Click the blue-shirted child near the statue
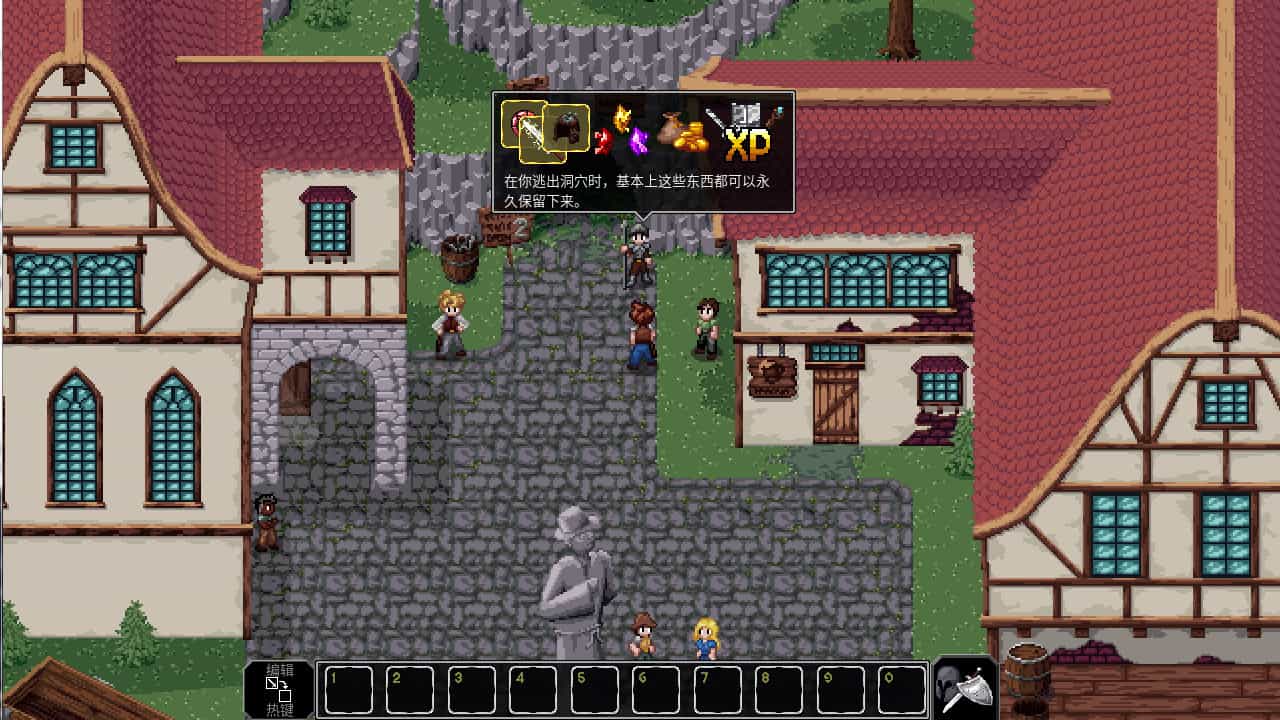The height and width of the screenshot is (720, 1280). click(x=704, y=640)
